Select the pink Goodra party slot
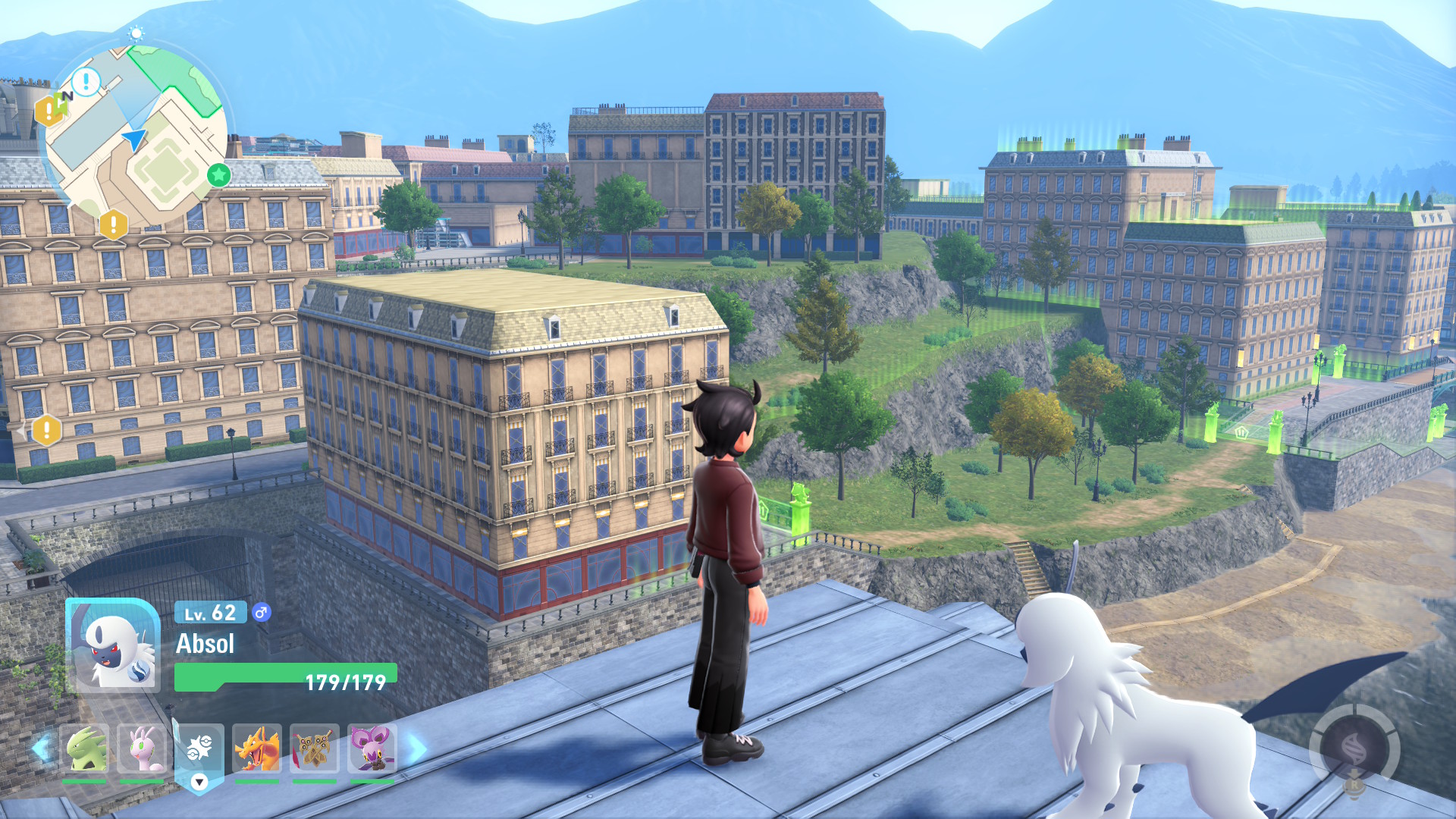This screenshot has width=1456, height=819. point(142,748)
